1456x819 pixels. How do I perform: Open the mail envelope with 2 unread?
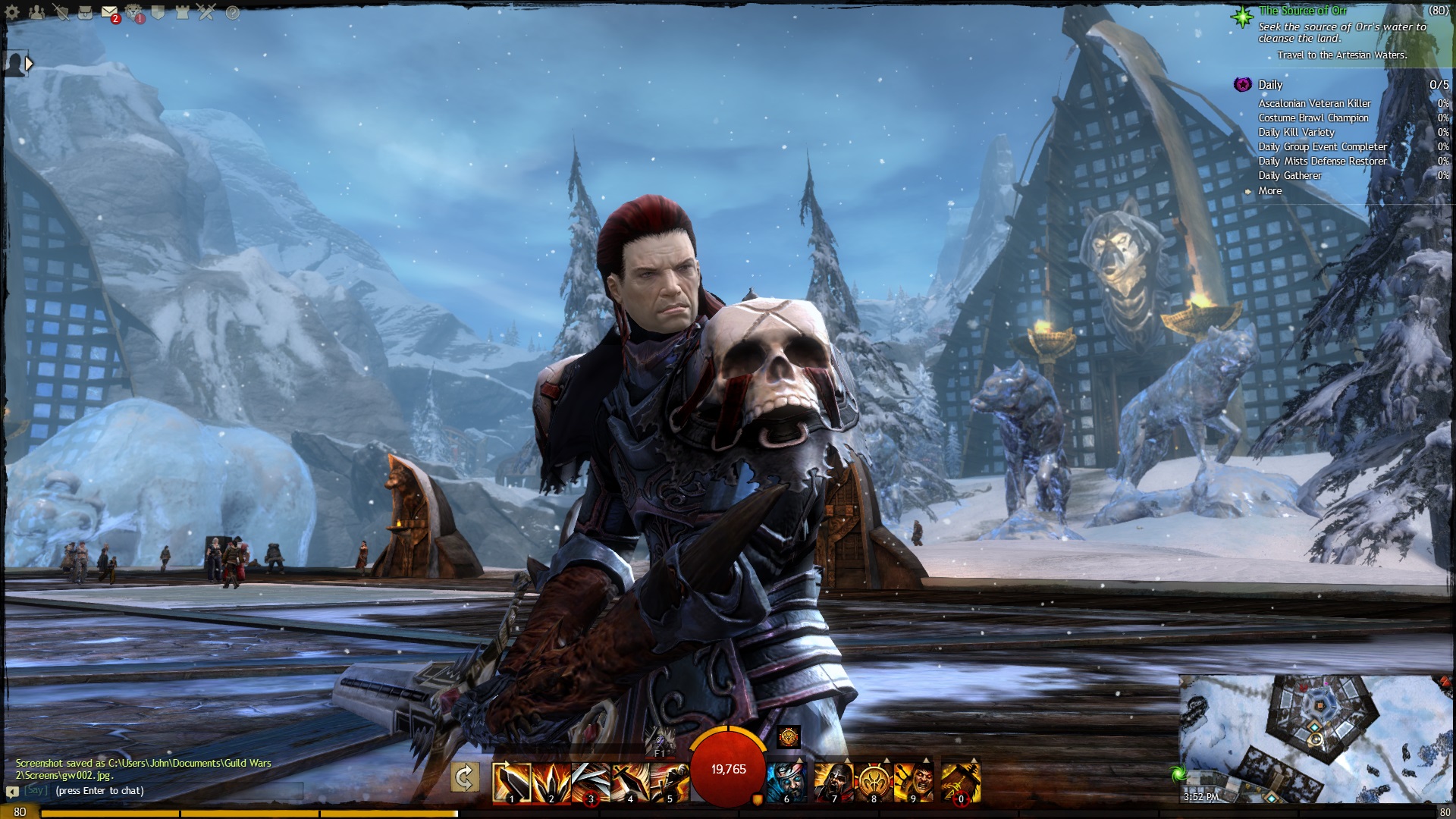tap(109, 12)
